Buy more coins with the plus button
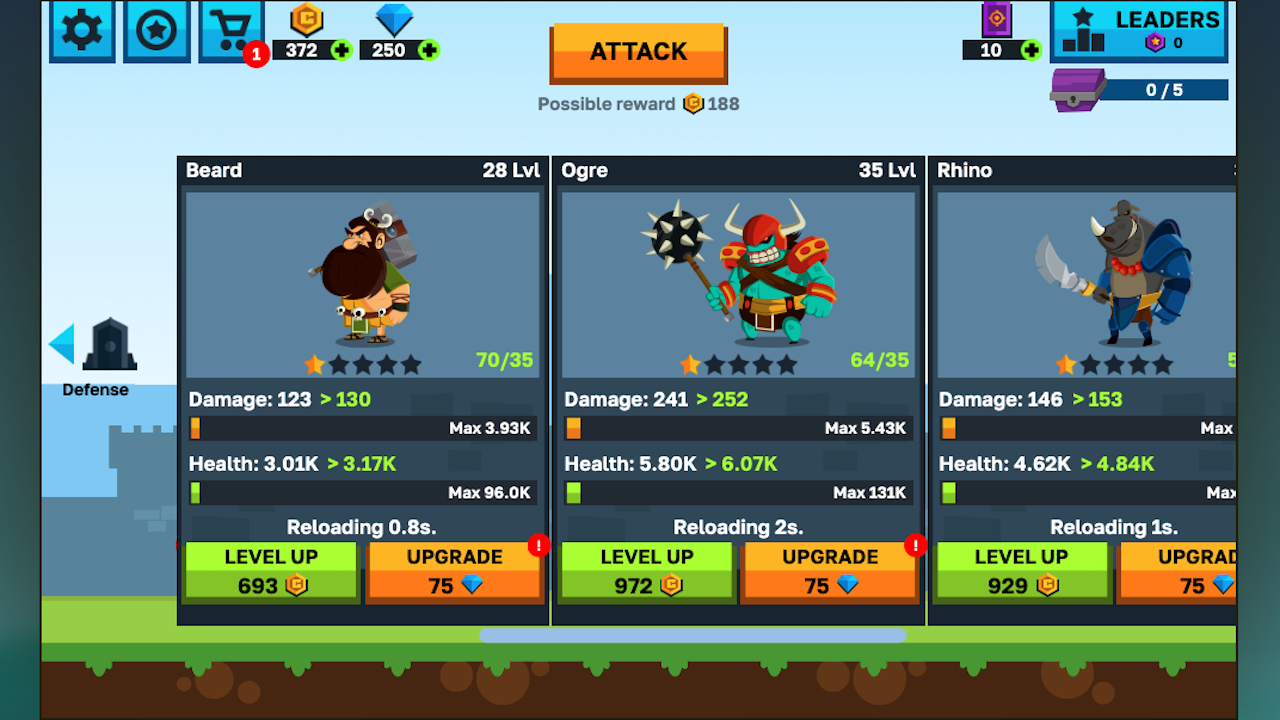 pyautogui.click(x=339, y=47)
